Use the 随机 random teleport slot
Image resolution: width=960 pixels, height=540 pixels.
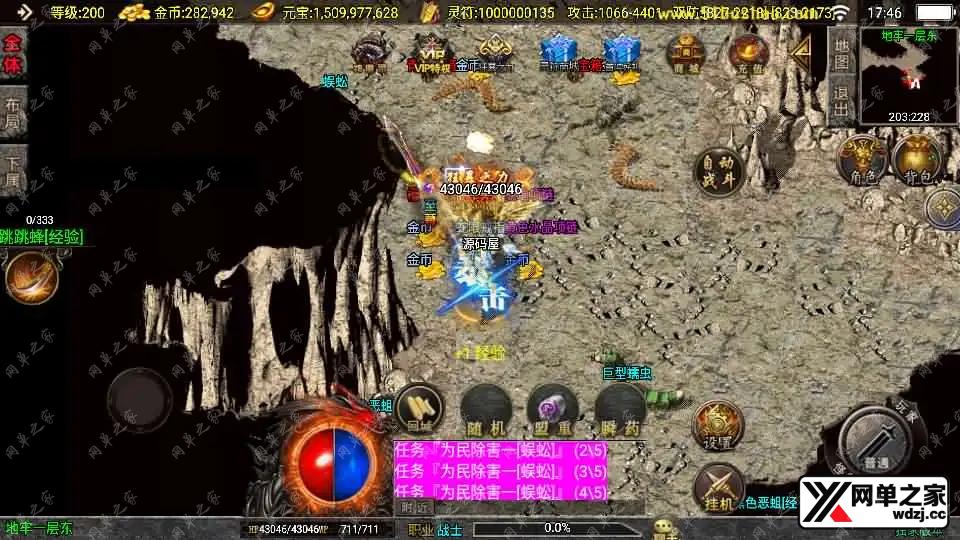(485, 408)
